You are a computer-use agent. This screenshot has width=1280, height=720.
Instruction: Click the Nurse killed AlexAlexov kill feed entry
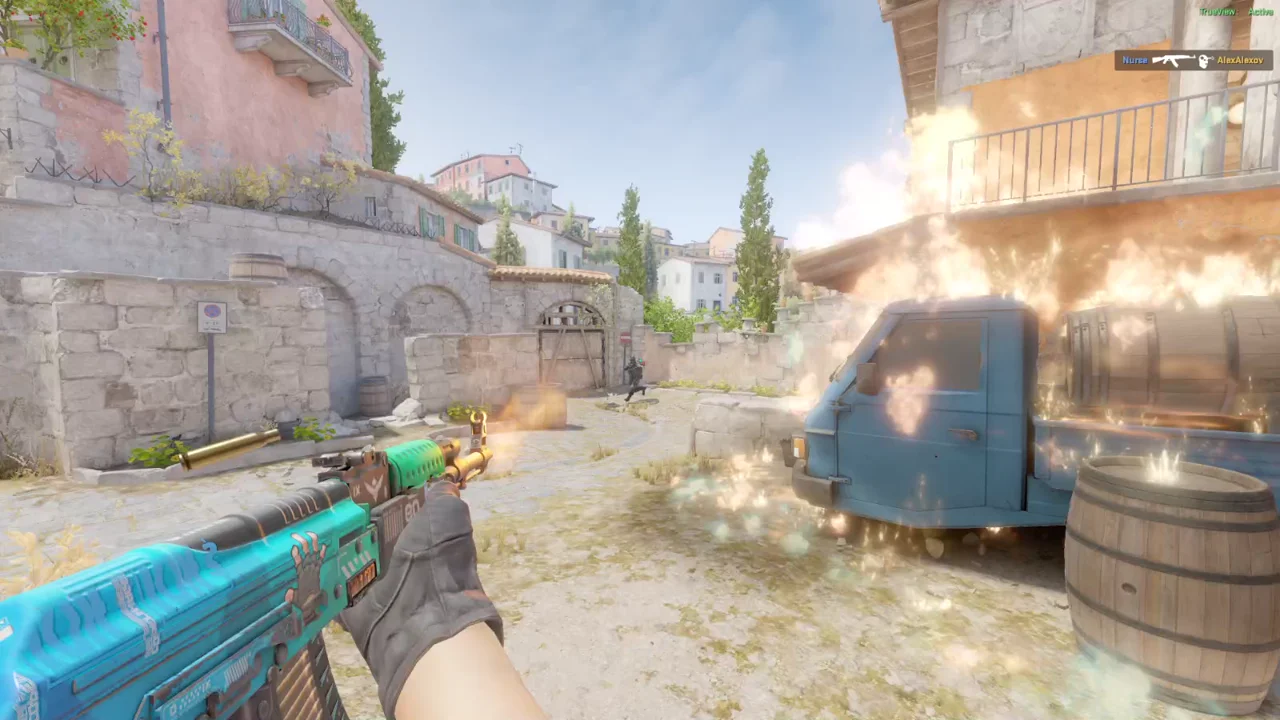tap(1193, 60)
